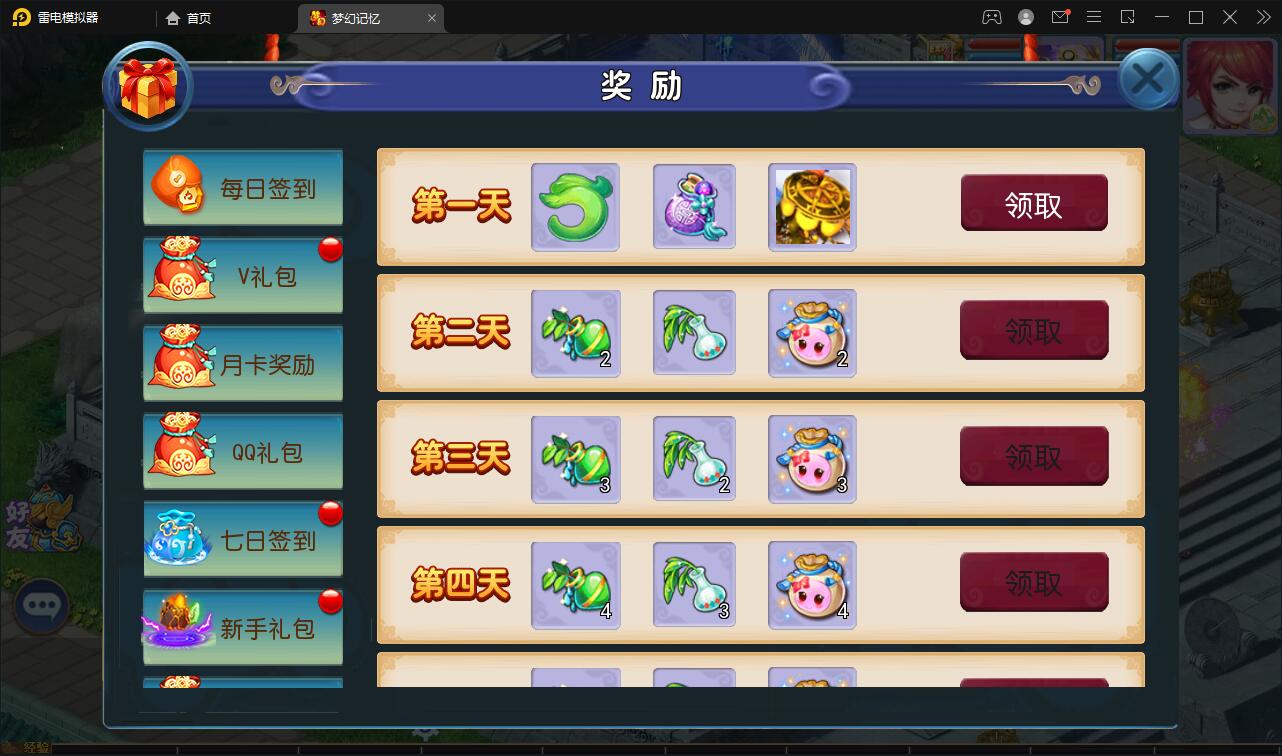Click the 经验 experience bar at the bottom
1282x756 pixels.
pyautogui.click(x=38, y=745)
